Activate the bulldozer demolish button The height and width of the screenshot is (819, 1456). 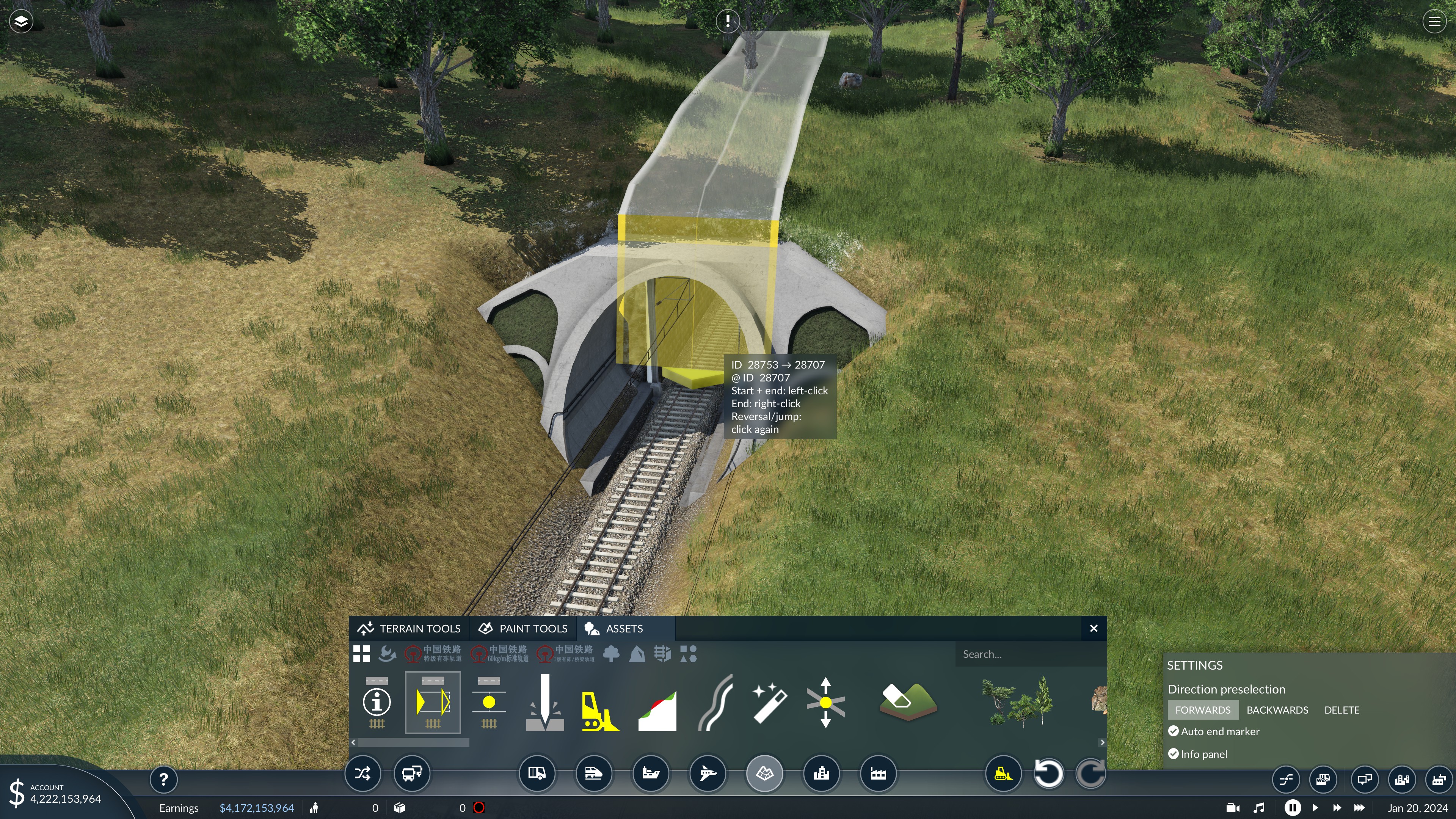tap(1003, 773)
